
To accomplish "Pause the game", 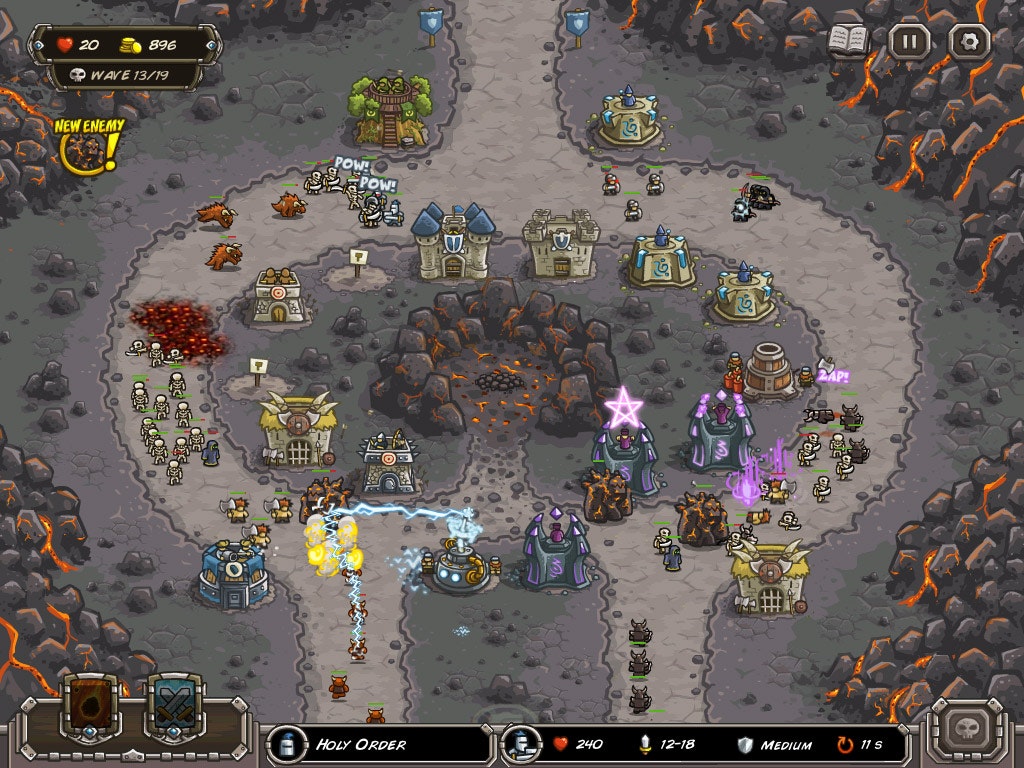I will tap(908, 42).
